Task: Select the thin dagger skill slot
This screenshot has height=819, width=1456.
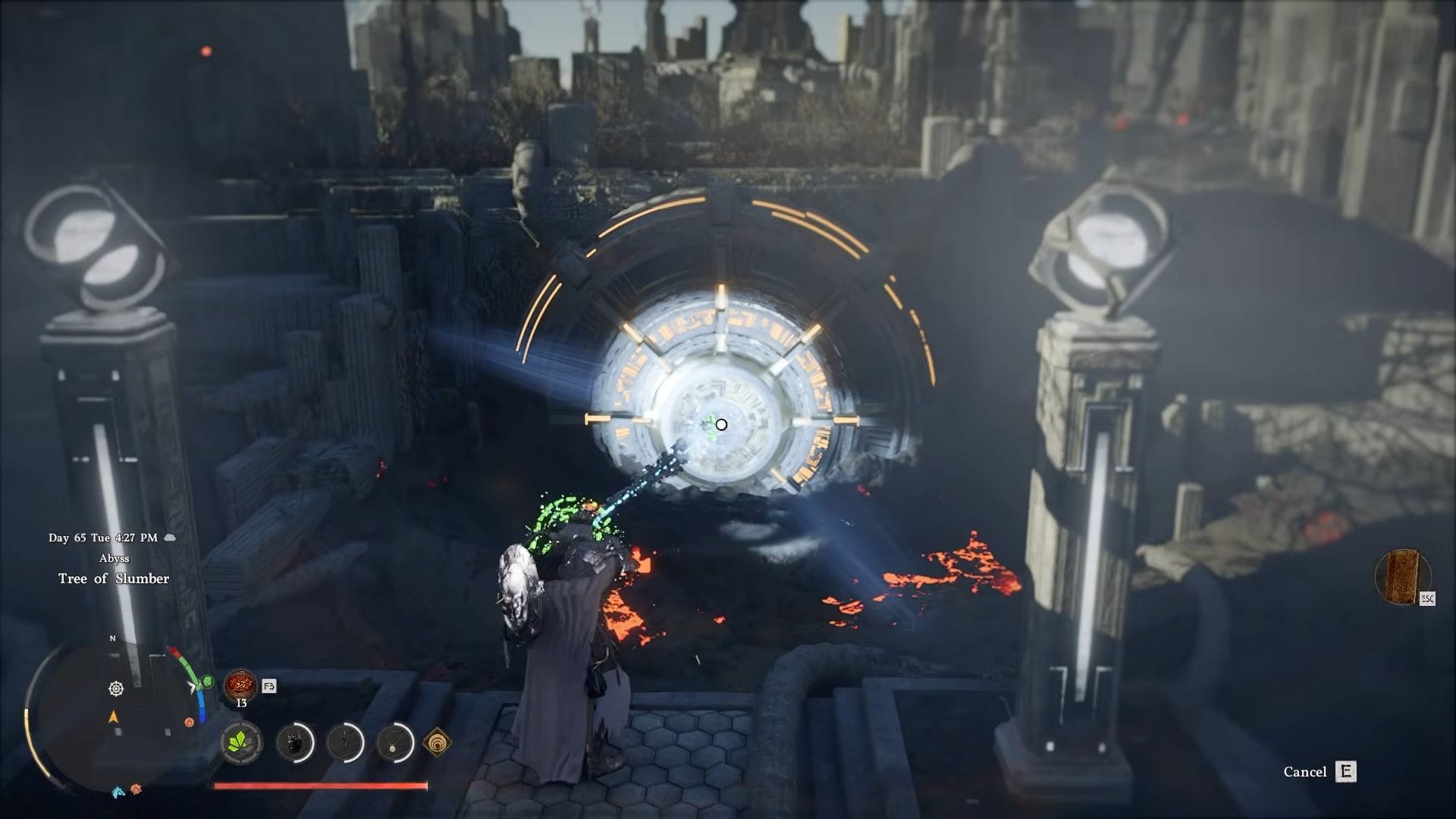Action: pyautogui.click(x=345, y=742)
